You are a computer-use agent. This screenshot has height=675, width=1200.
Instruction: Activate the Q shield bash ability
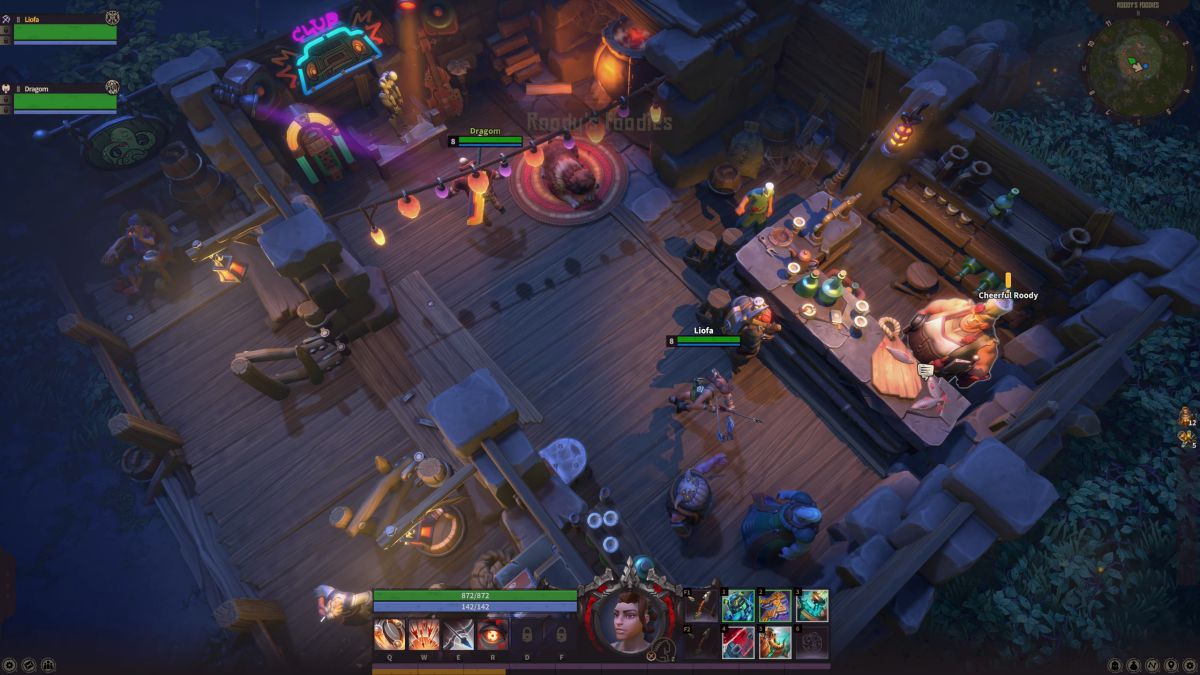click(390, 635)
